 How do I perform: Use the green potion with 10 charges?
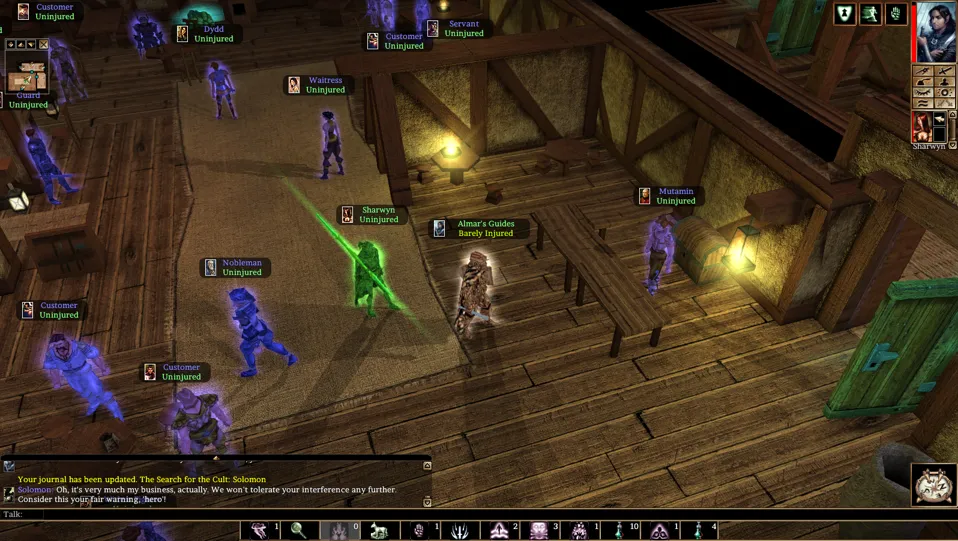click(x=620, y=530)
